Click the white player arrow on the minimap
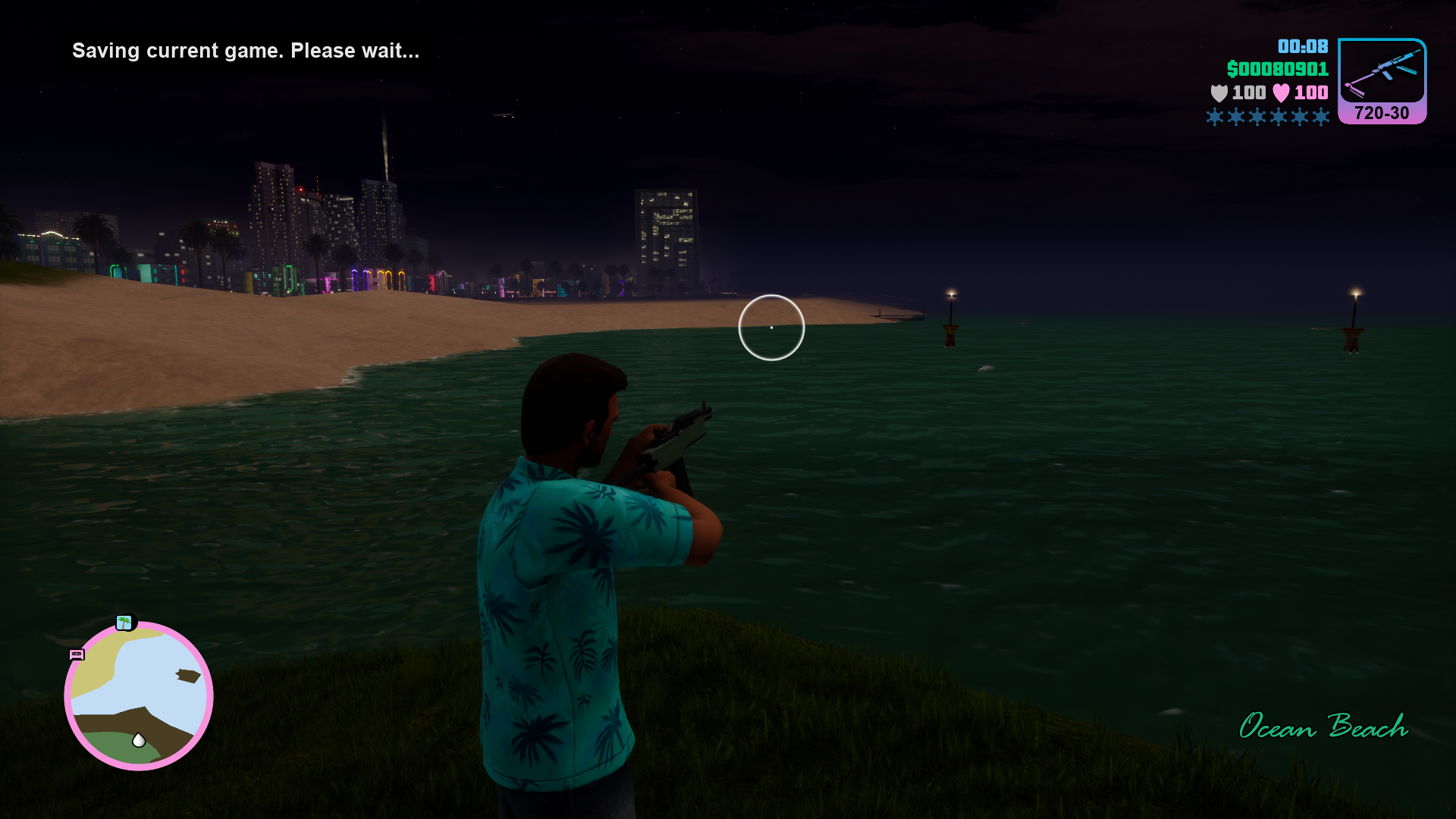Viewport: 1456px width, 819px height. 139,740
